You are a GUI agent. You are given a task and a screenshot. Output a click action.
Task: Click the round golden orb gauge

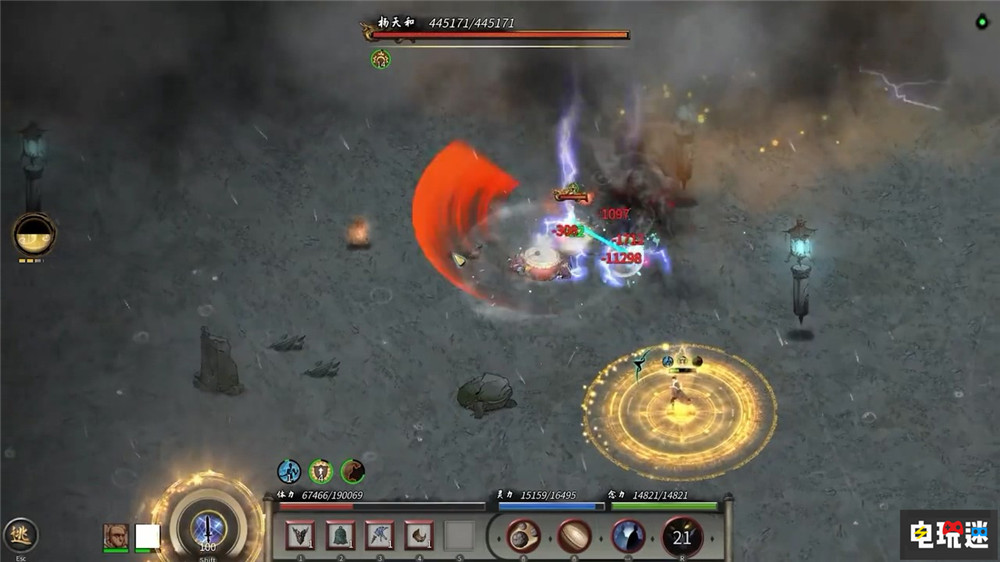[x=35, y=235]
